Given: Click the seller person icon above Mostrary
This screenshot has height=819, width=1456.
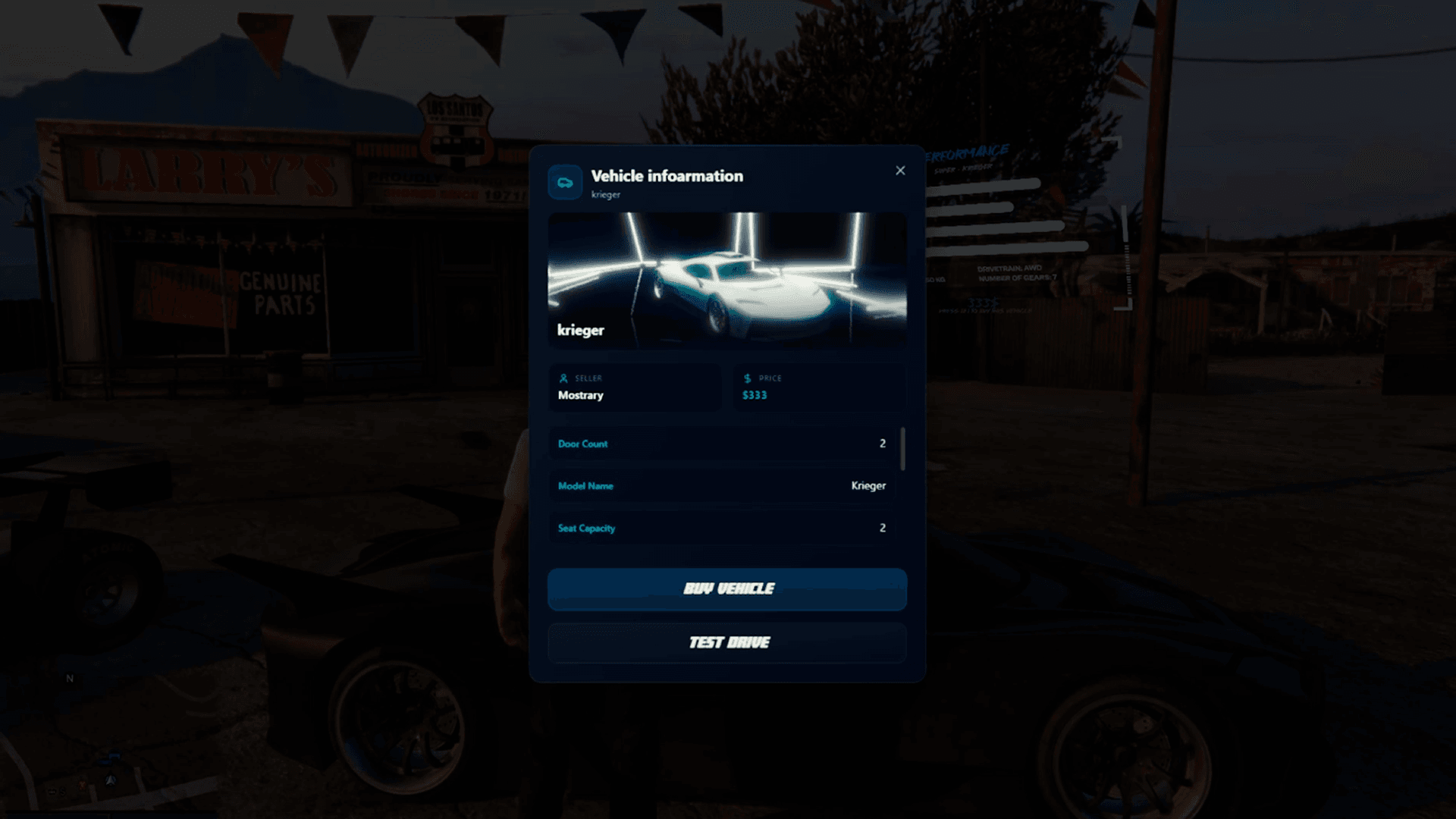Looking at the screenshot, I should click(x=564, y=378).
